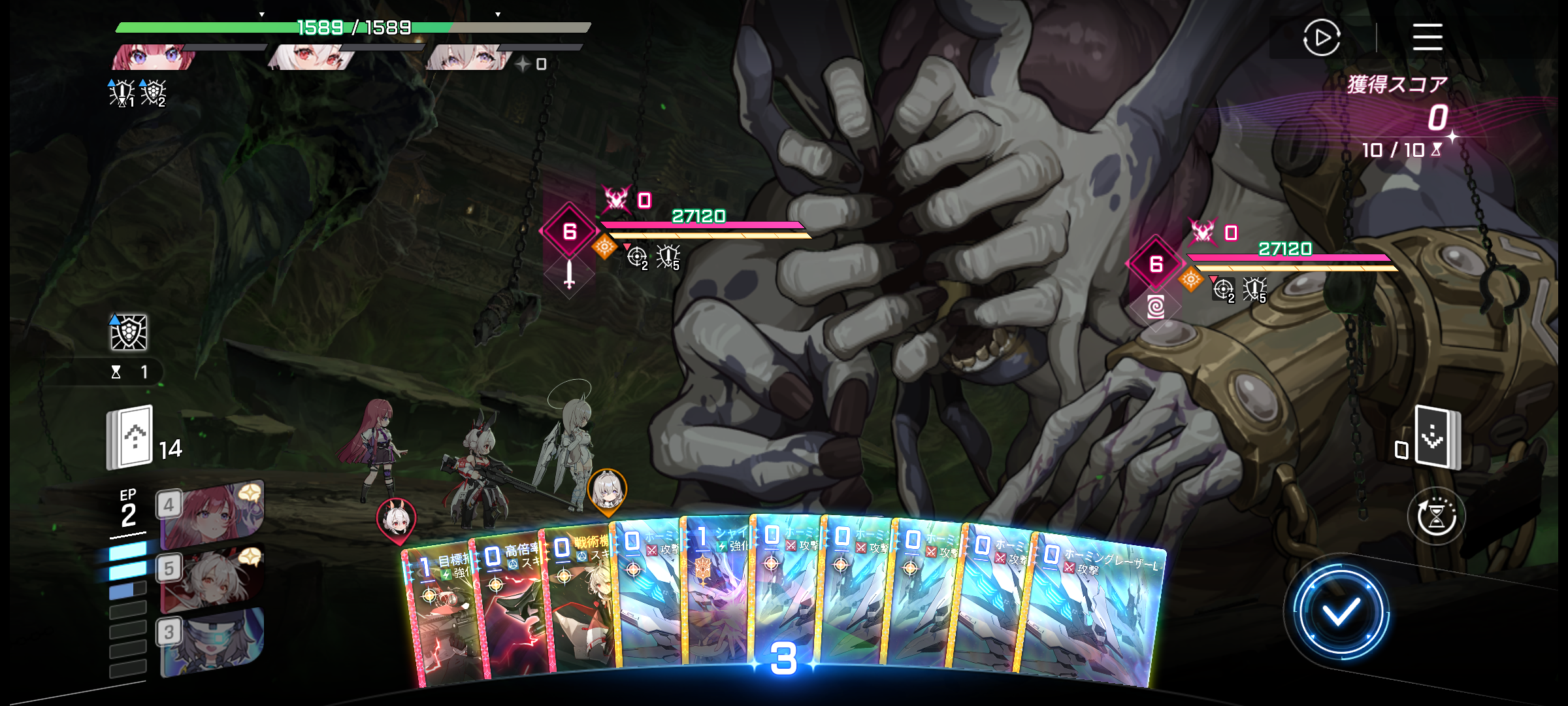Viewport: 1568px width, 706px height.
Task: Open the discard pile showing 0 cards
Action: coord(1436,437)
